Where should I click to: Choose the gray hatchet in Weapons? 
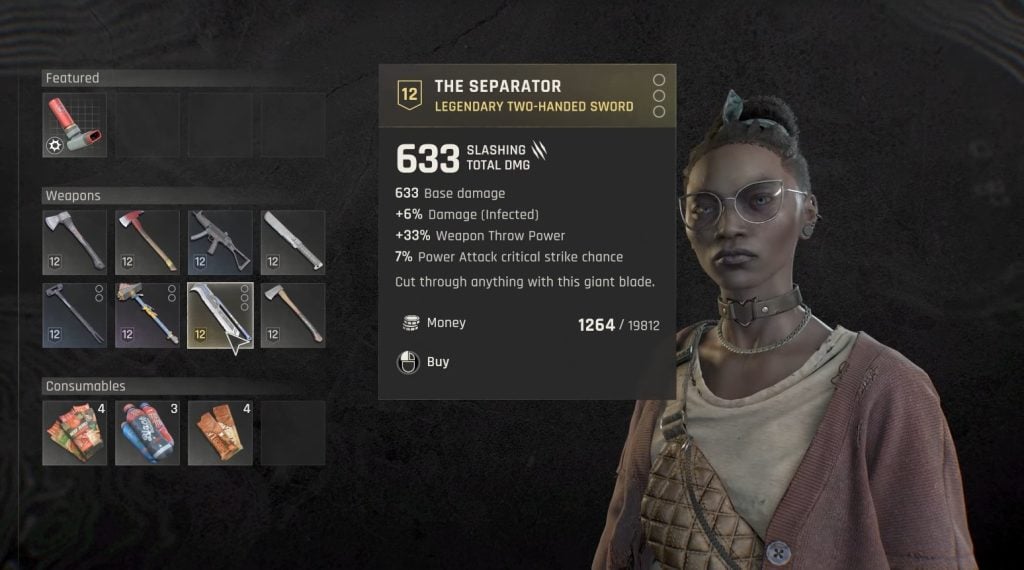coord(75,242)
